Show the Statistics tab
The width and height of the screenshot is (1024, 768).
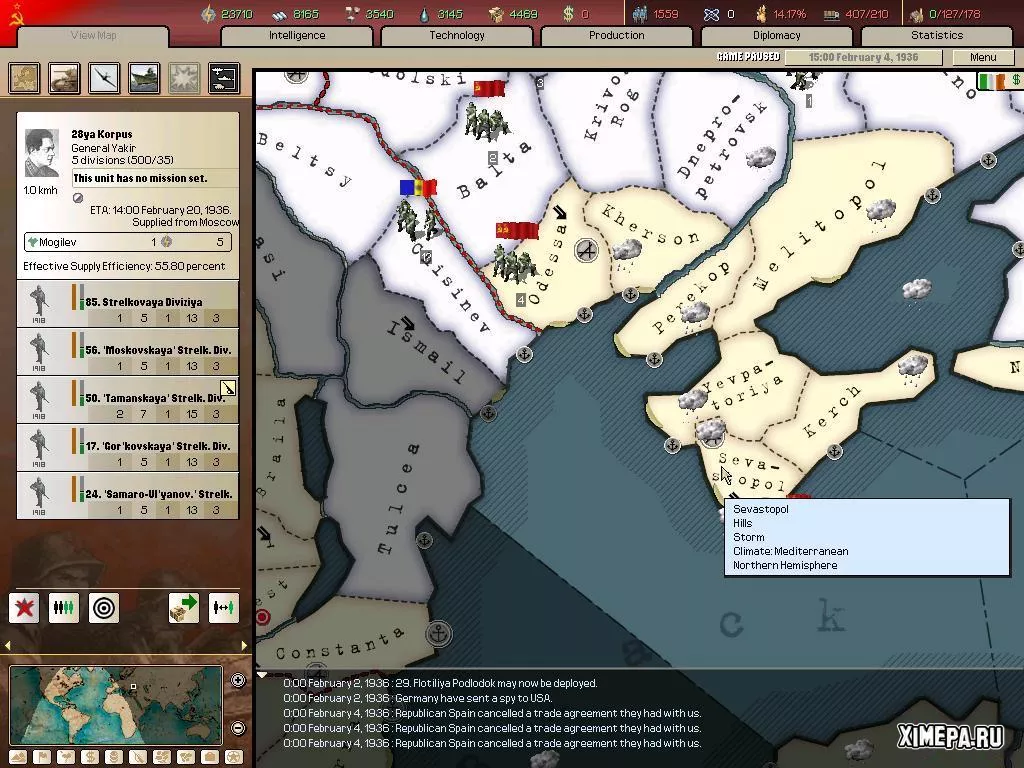pyautogui.click(x=937, y=35)
